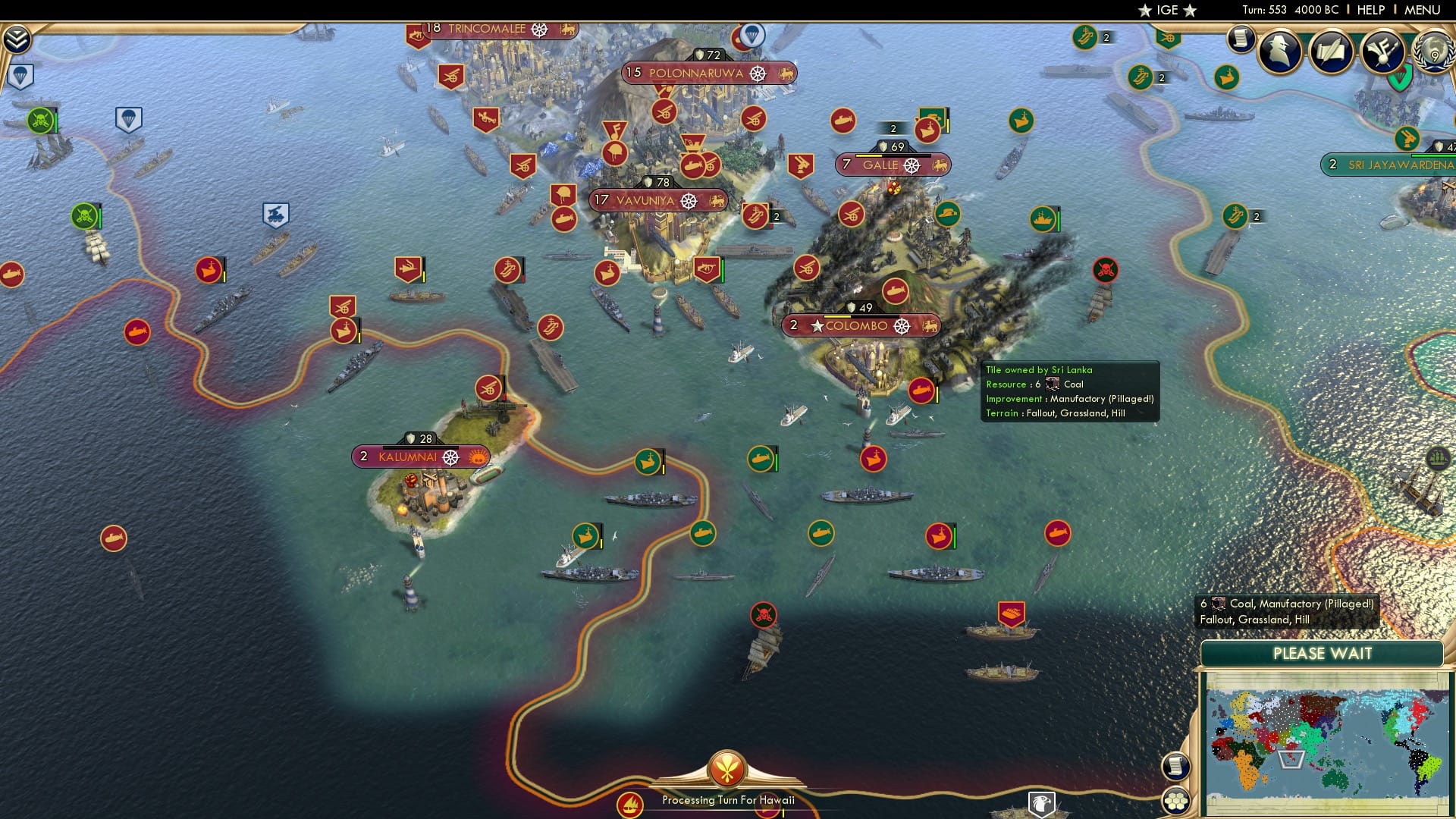The image size is (1456, 819).
Task: Click Colombo's production gear icon
Action: [x=902, y=327]
